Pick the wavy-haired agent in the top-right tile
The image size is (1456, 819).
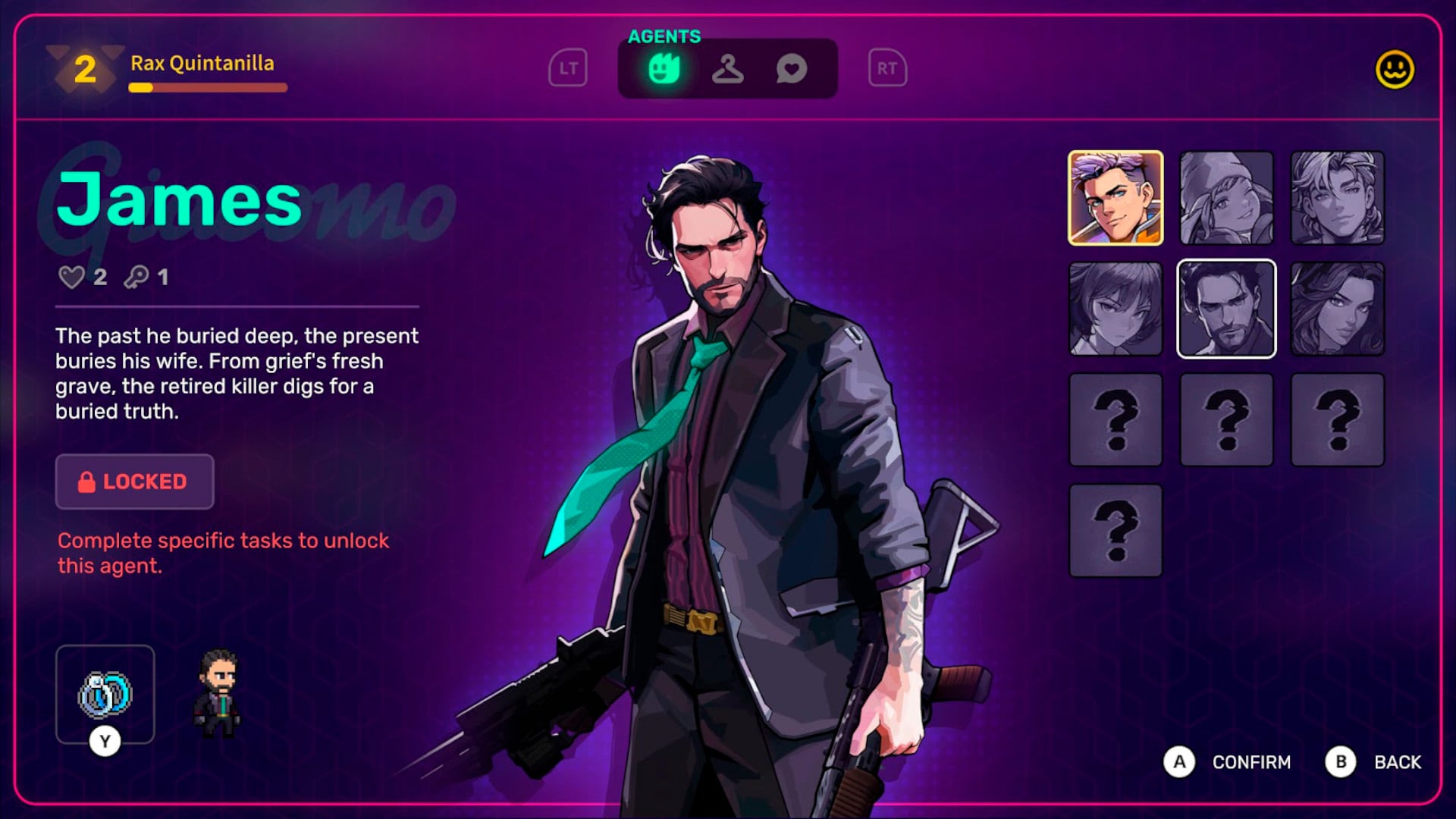coord(1337,198)
